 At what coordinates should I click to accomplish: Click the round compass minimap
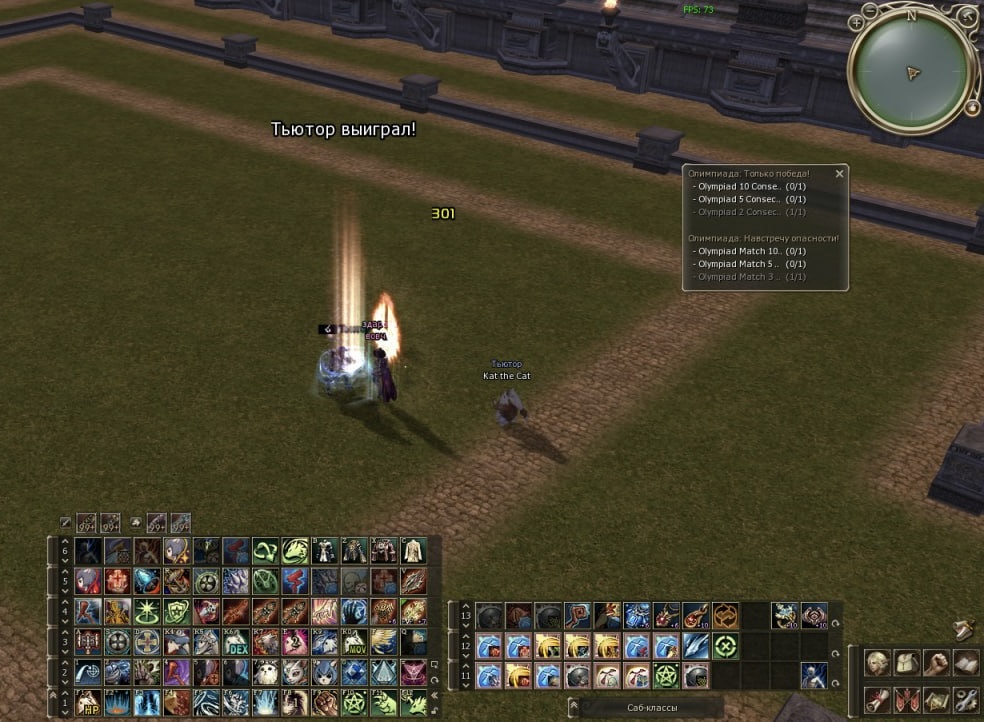[911, 72]
